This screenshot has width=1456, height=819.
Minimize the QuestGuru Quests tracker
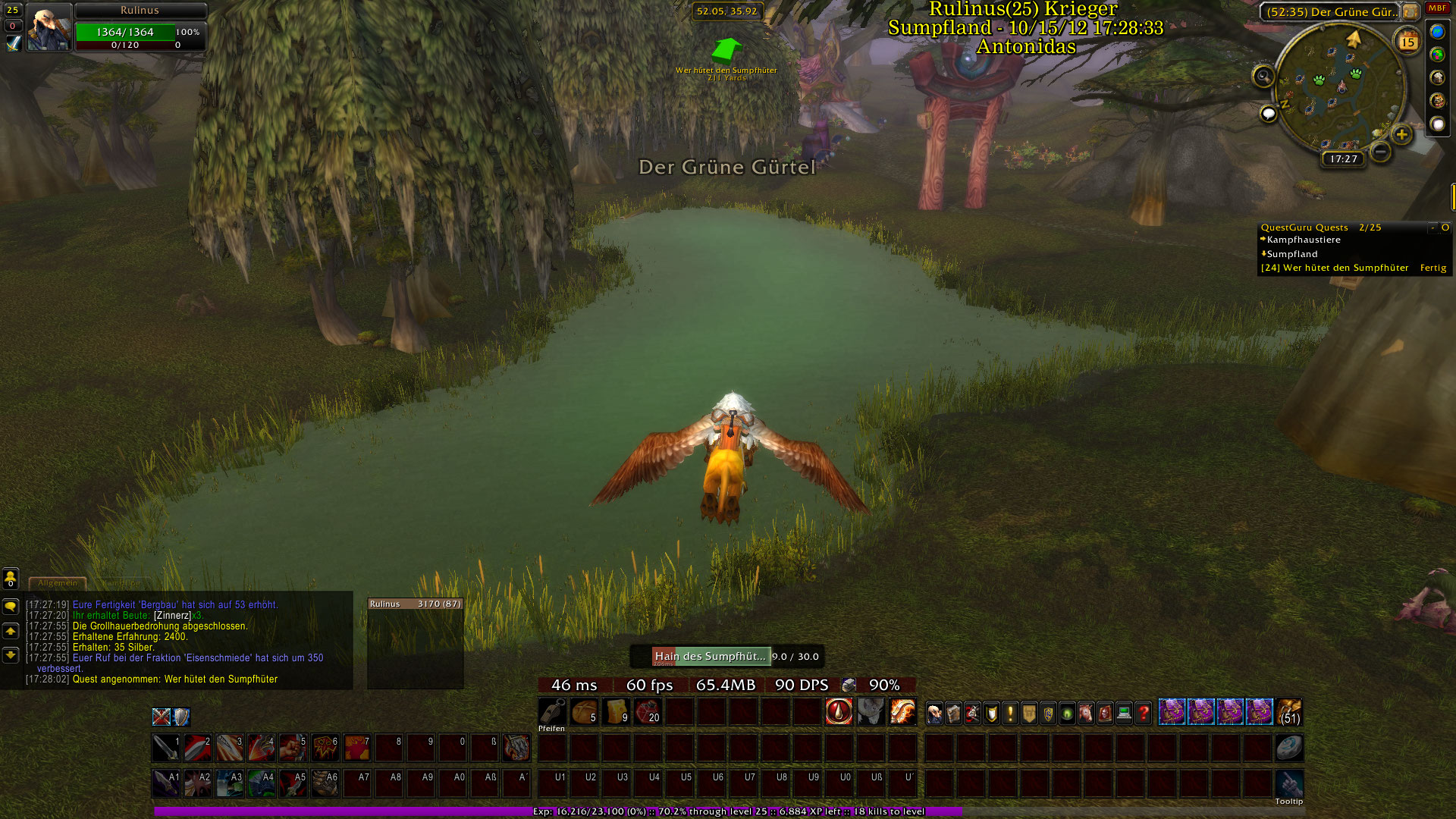click(x=1432, y=227)
